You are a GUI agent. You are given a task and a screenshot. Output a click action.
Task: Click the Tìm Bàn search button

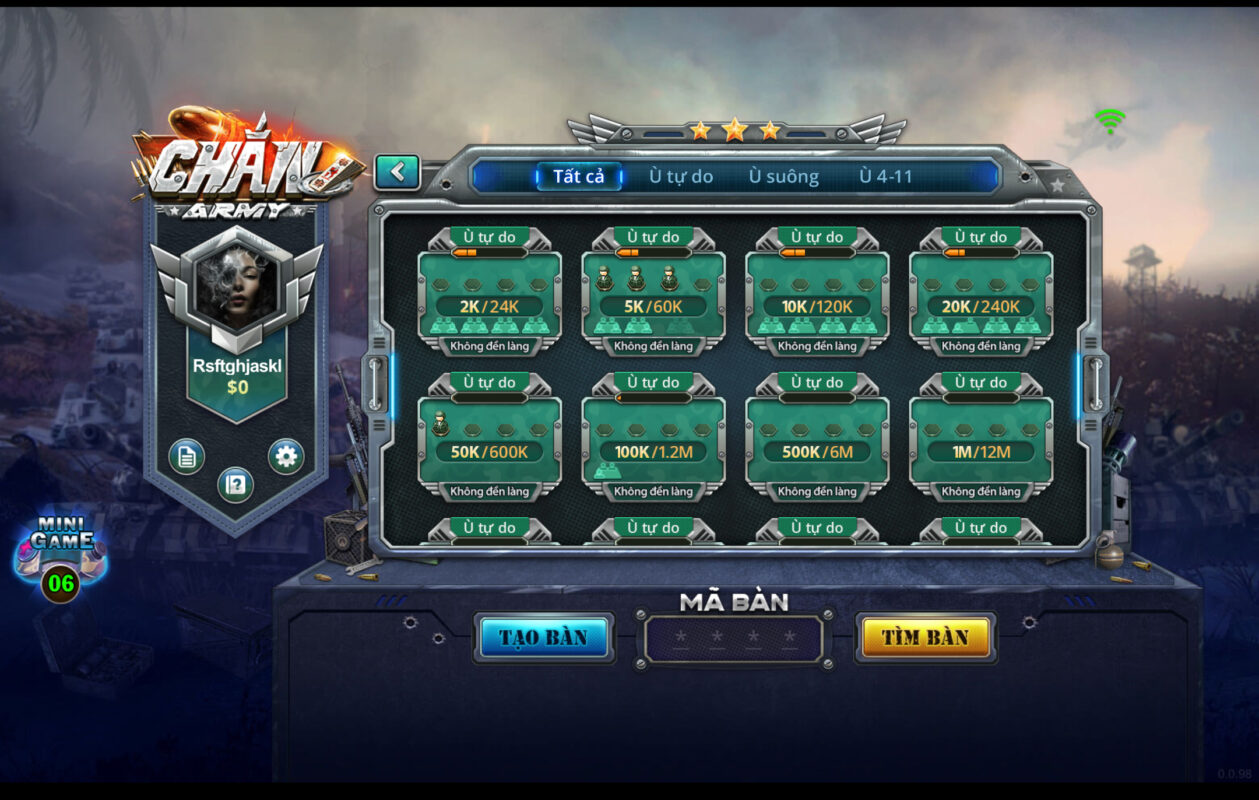coord(925,638)
